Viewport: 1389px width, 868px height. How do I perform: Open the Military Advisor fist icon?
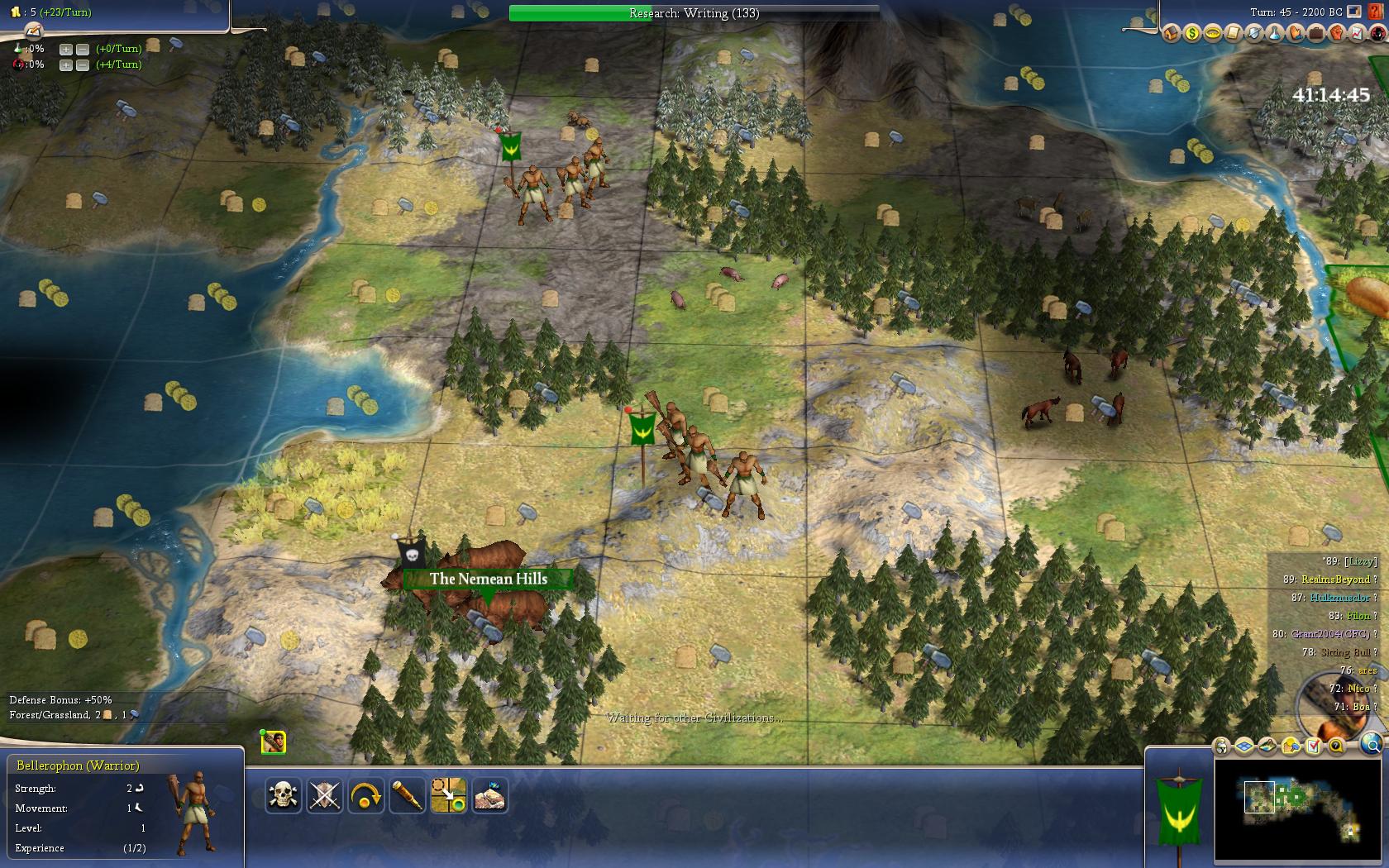coord(1336,33)
